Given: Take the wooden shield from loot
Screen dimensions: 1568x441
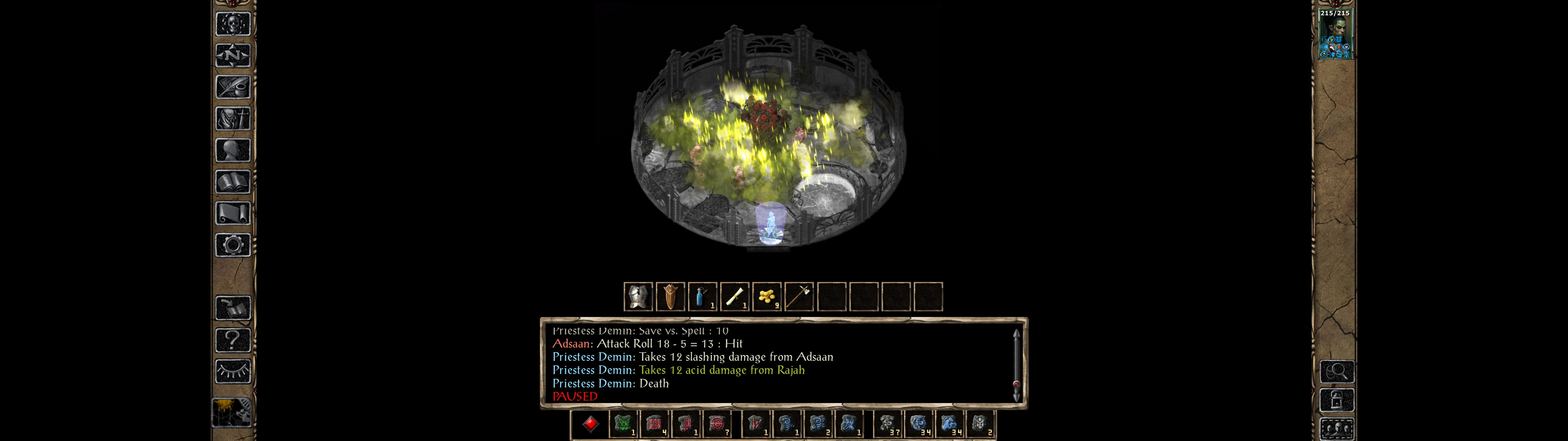Looking at the screenshot, I should (x=670, y=297).
